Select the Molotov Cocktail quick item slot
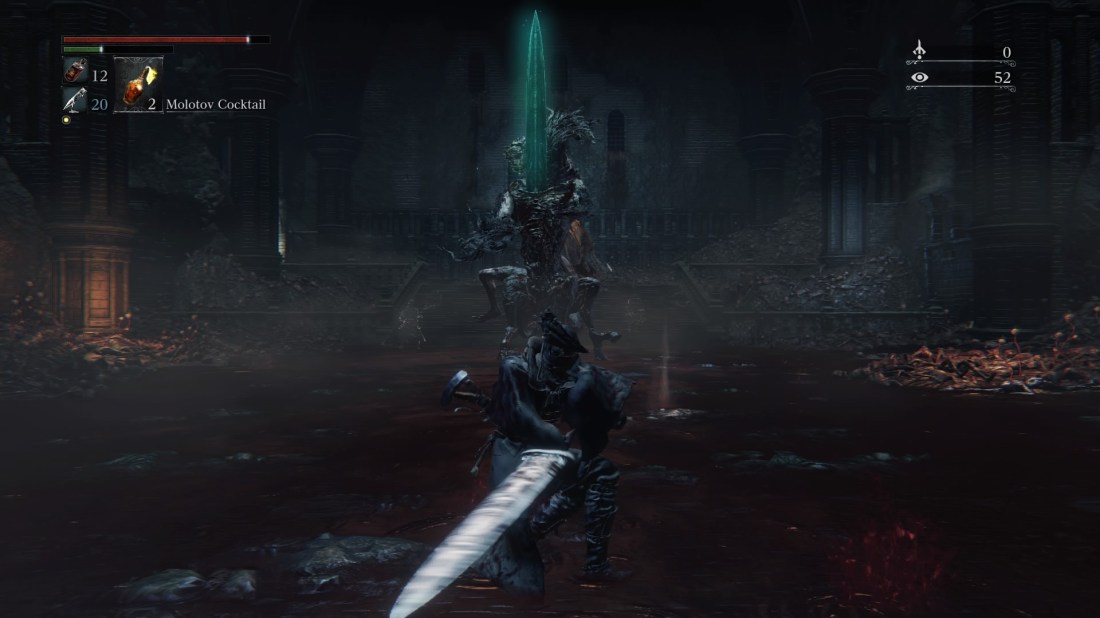Viewport: 1100px width, 618px height. click(138, 85)
